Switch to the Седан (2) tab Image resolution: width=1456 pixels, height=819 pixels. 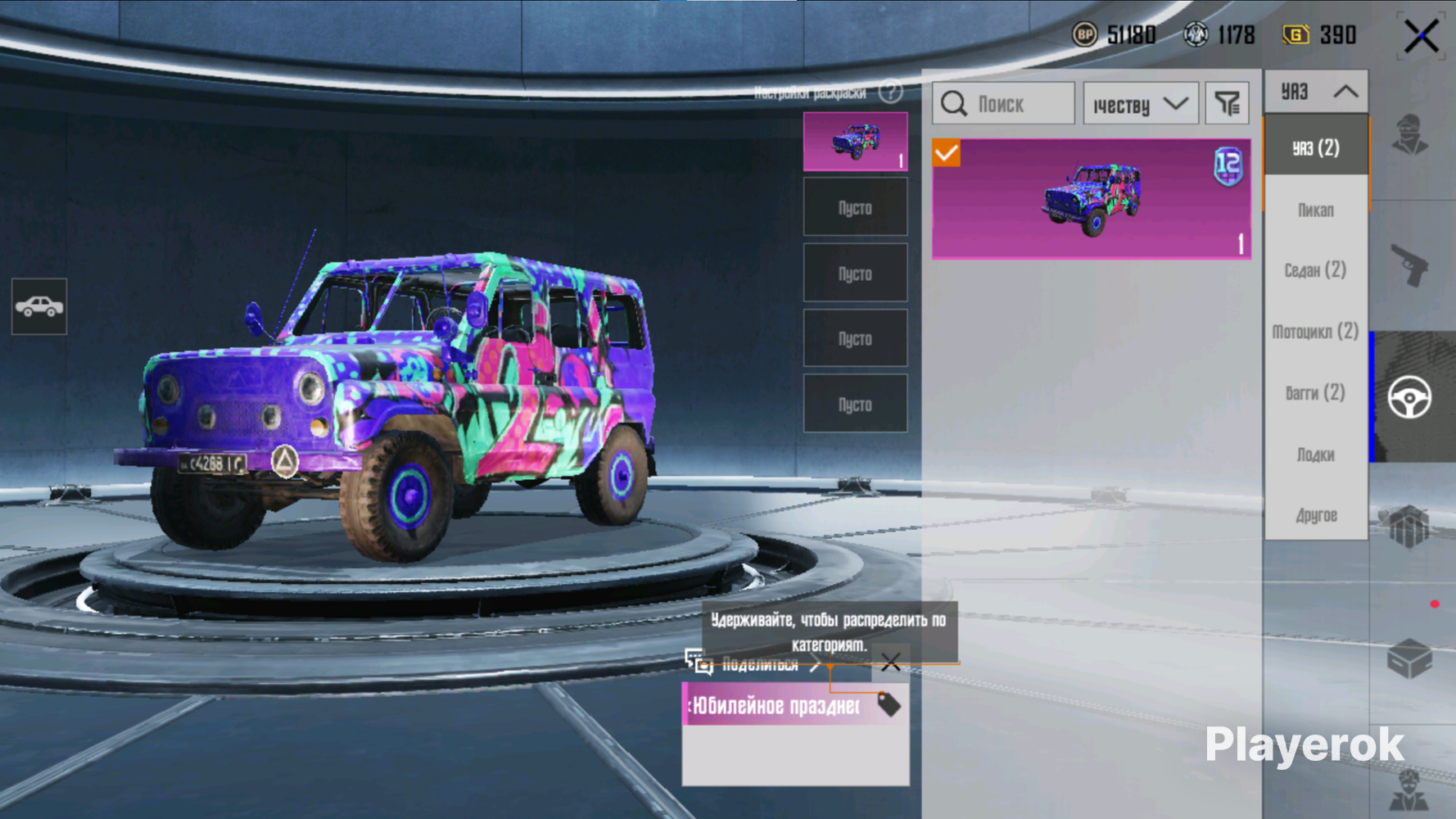[1316, 270]
